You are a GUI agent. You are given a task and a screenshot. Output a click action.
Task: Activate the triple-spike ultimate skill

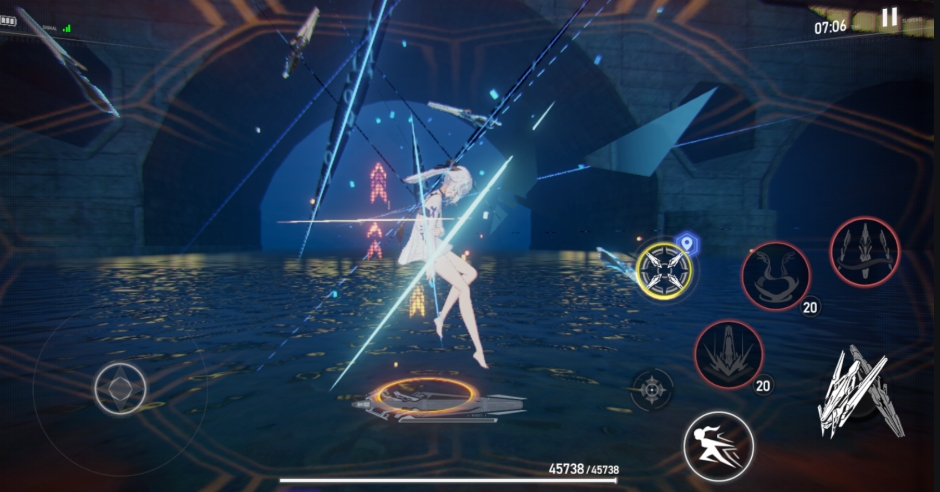(864, 252)
